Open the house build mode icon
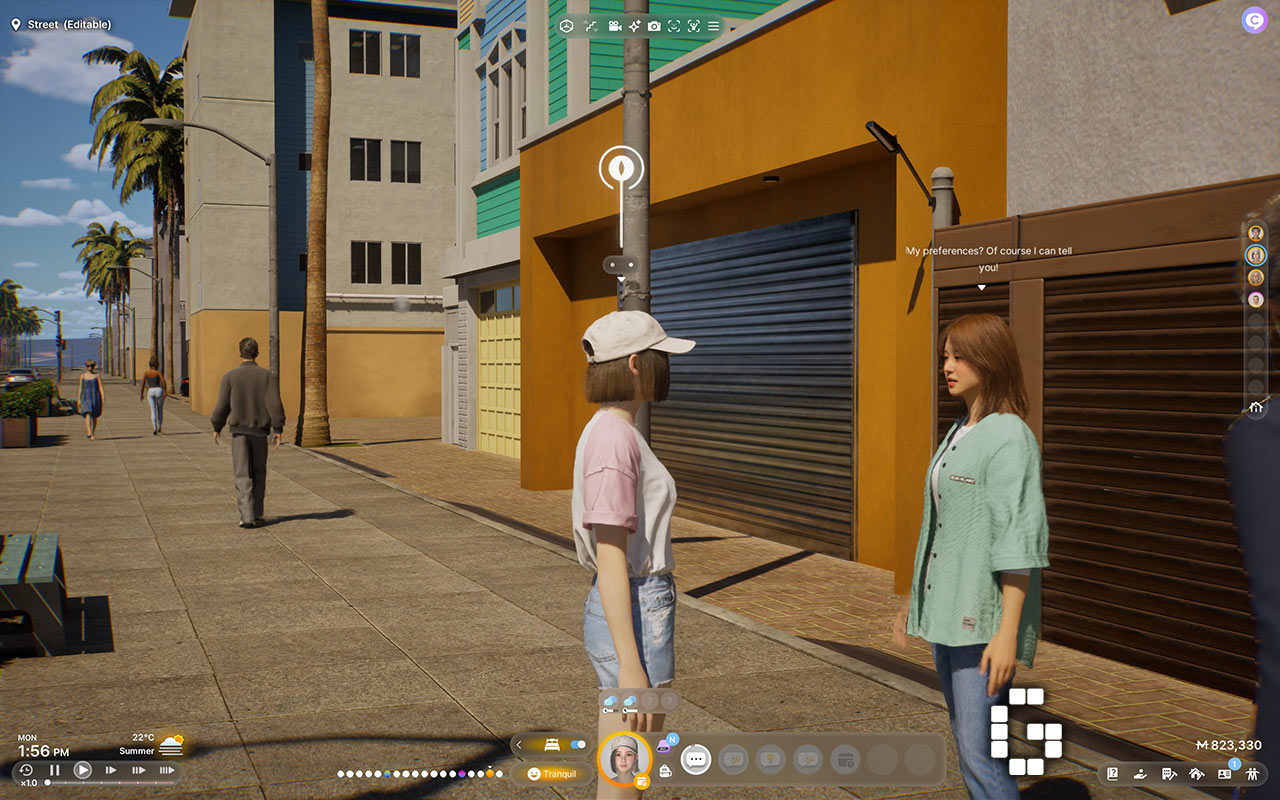Screen dimensions: 1280x800 point(1196,774)
